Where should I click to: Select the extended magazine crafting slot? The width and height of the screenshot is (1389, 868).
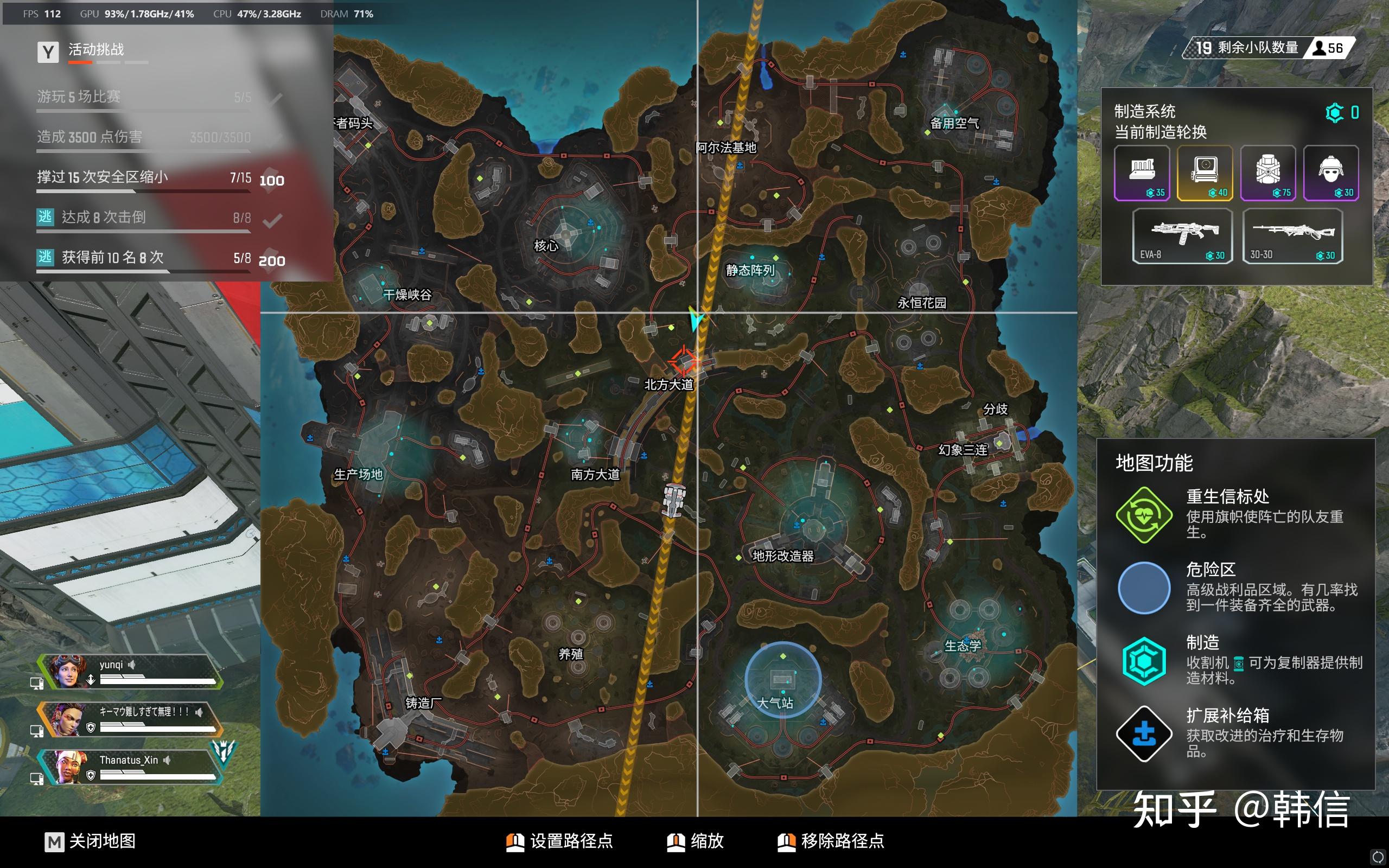(x=1142, y=173)
